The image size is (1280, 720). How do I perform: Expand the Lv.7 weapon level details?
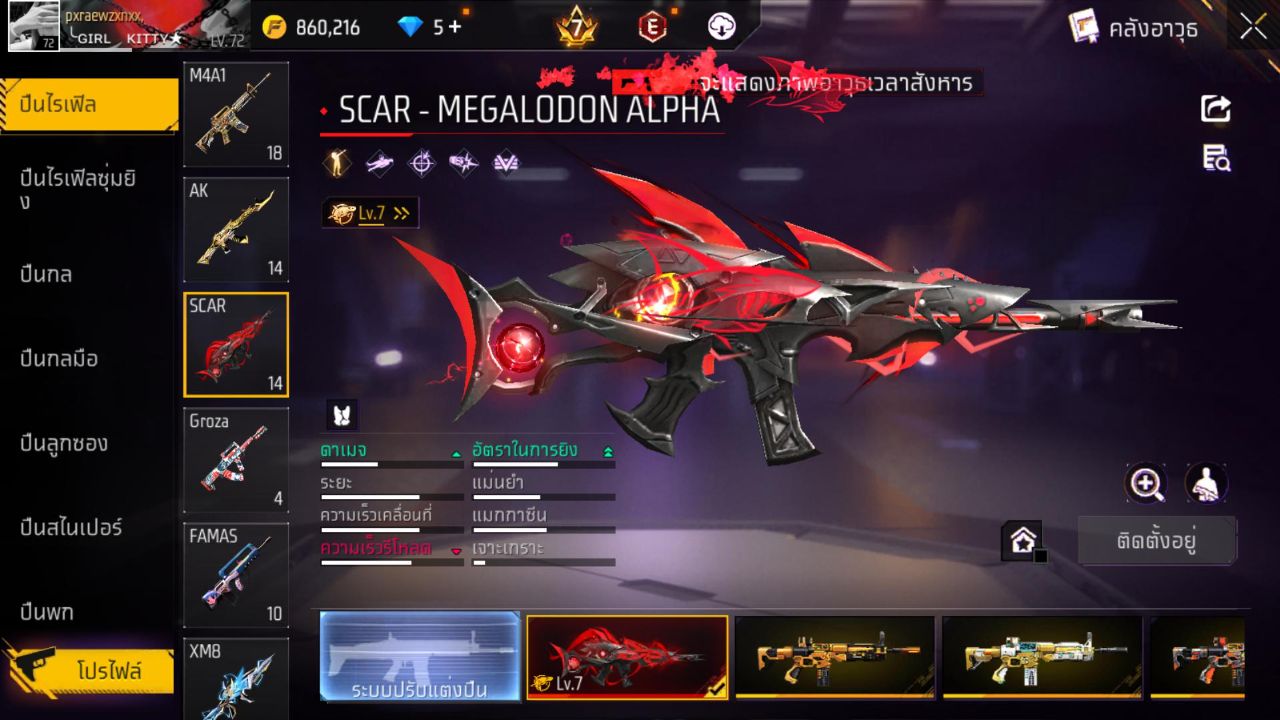[x=370, y=212]
